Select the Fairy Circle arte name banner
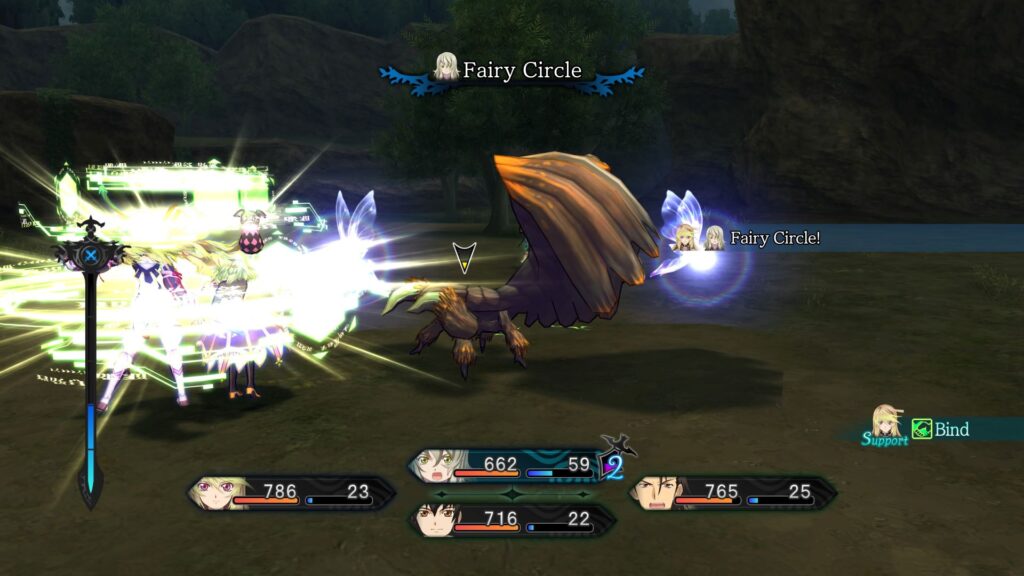 point(511,71)
